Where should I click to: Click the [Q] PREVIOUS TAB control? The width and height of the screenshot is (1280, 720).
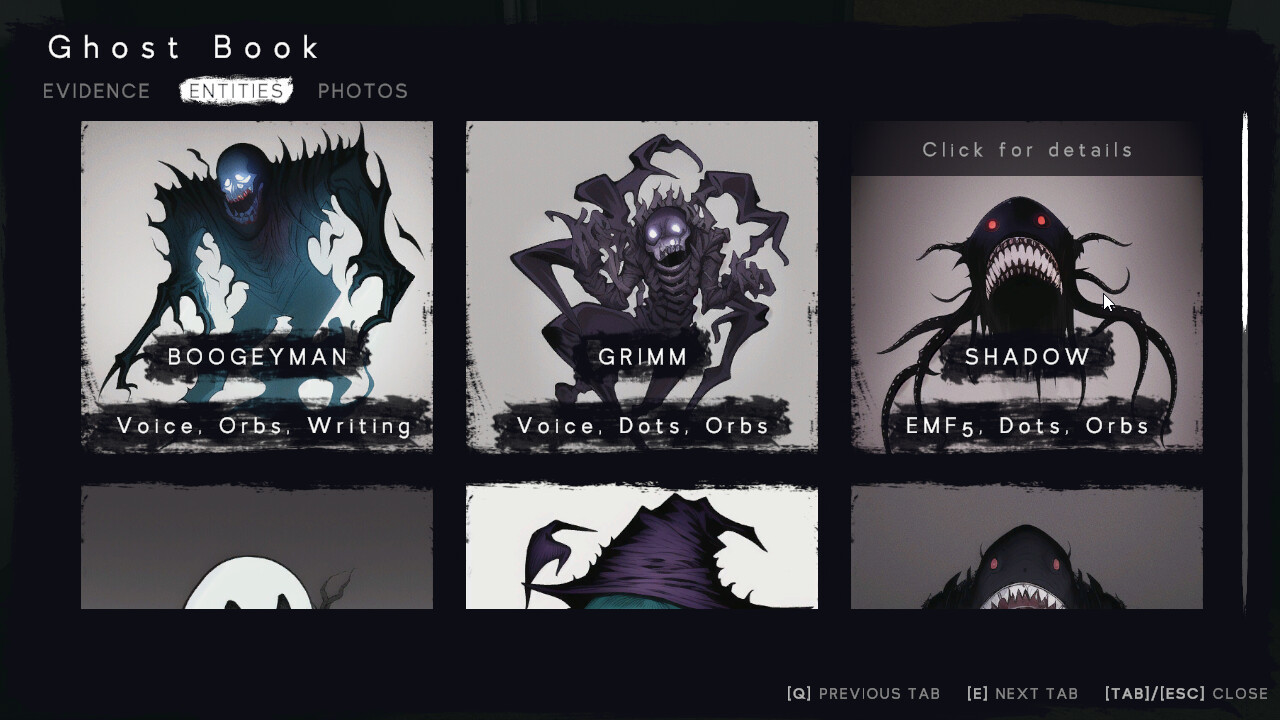tap(864, 693)
